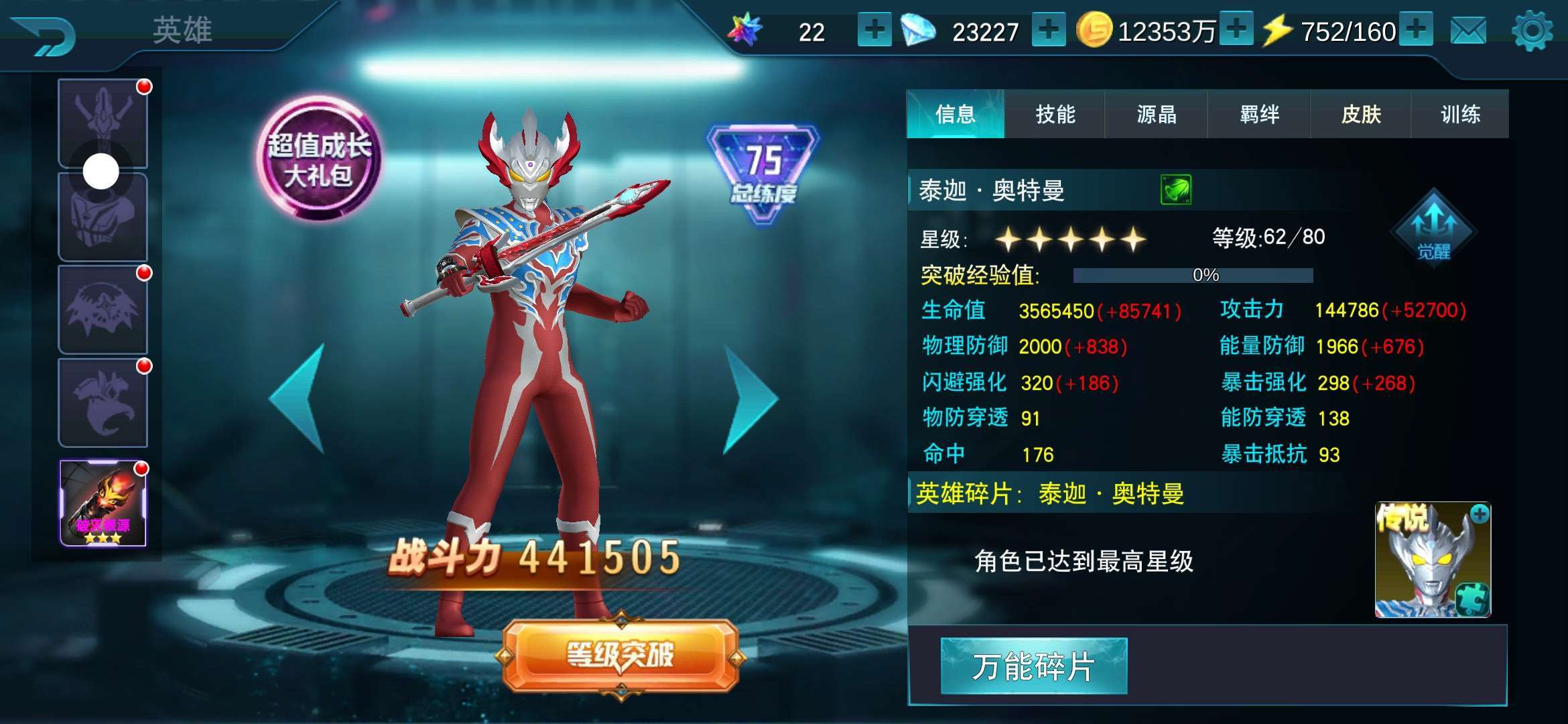Open the 源晶 tab
Viewport: 1568px width, 724px height.
click(x=1157, y=115)
